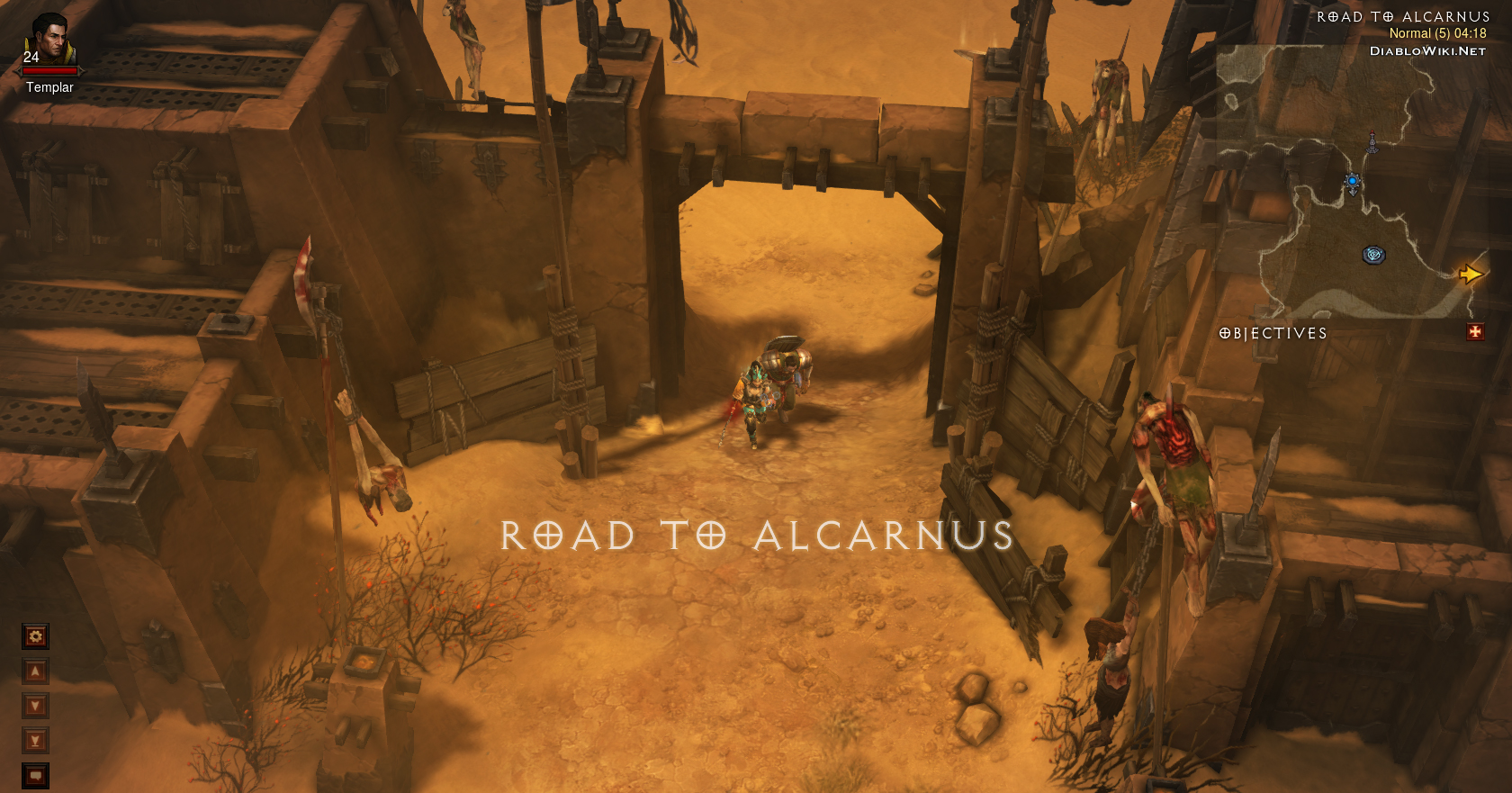Toggle the Objectives tracker header
The image size is (1512, 793).
coord(1273,333)
